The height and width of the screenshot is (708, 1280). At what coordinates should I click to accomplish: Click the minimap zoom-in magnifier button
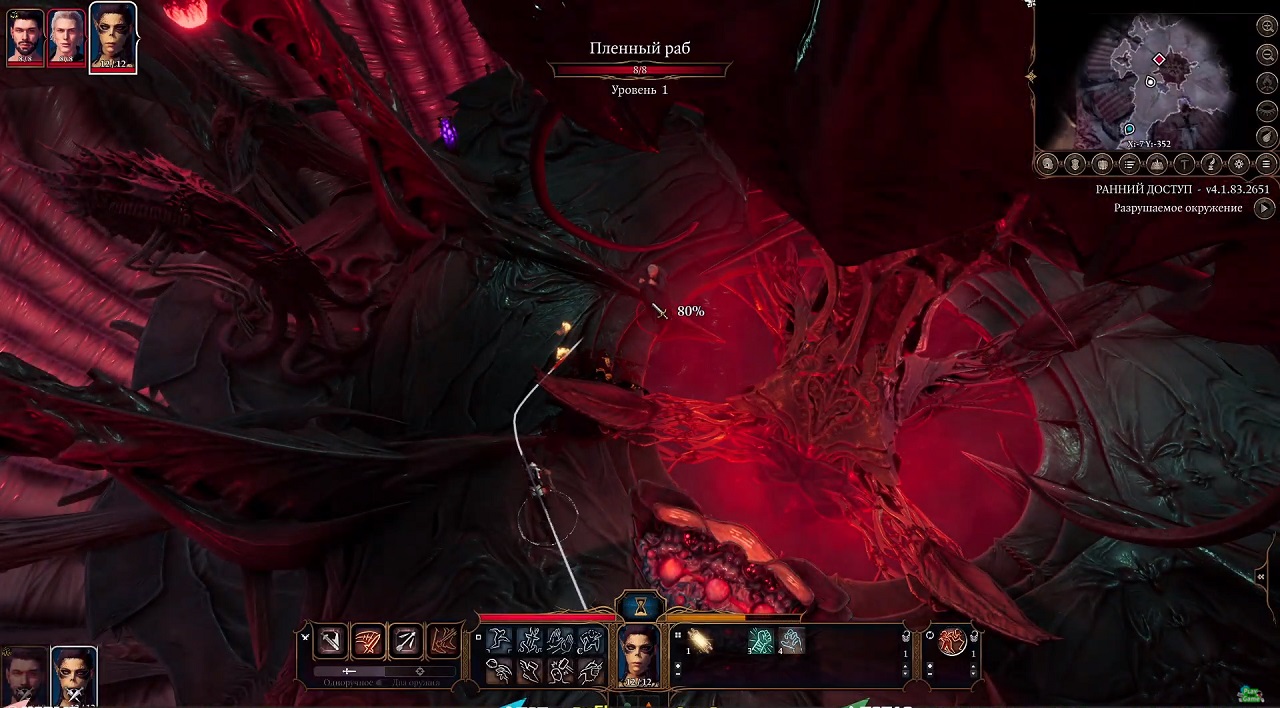pos(1267,27)
